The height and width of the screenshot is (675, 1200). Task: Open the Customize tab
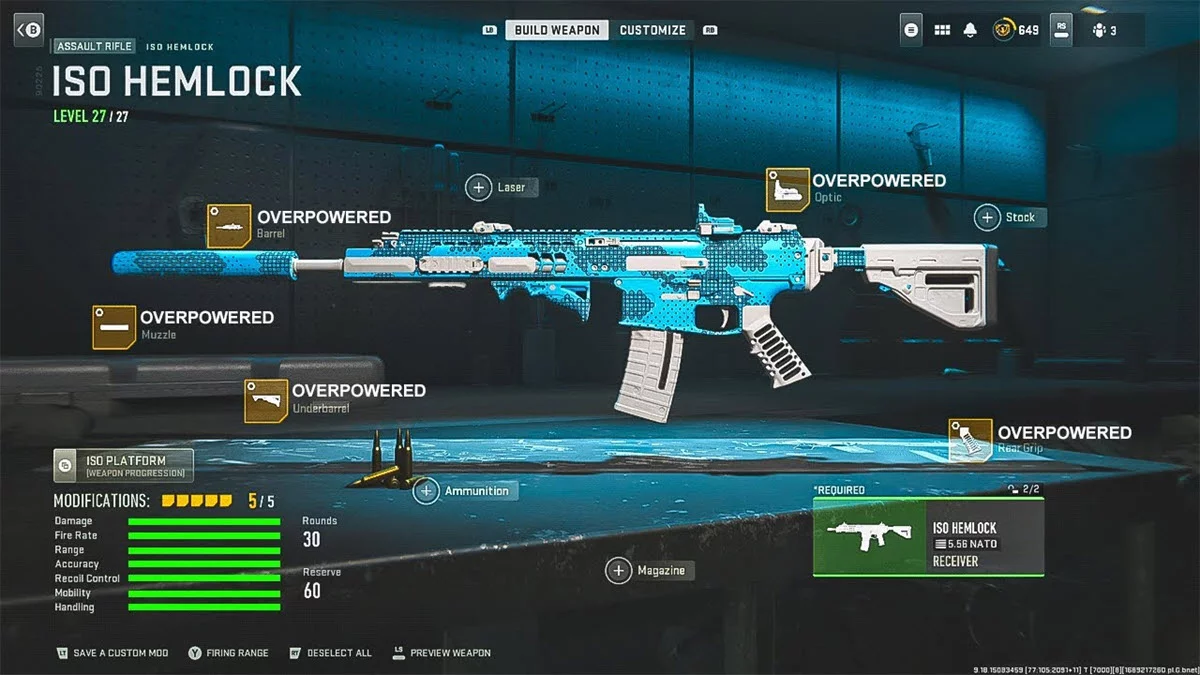[652, 30]
